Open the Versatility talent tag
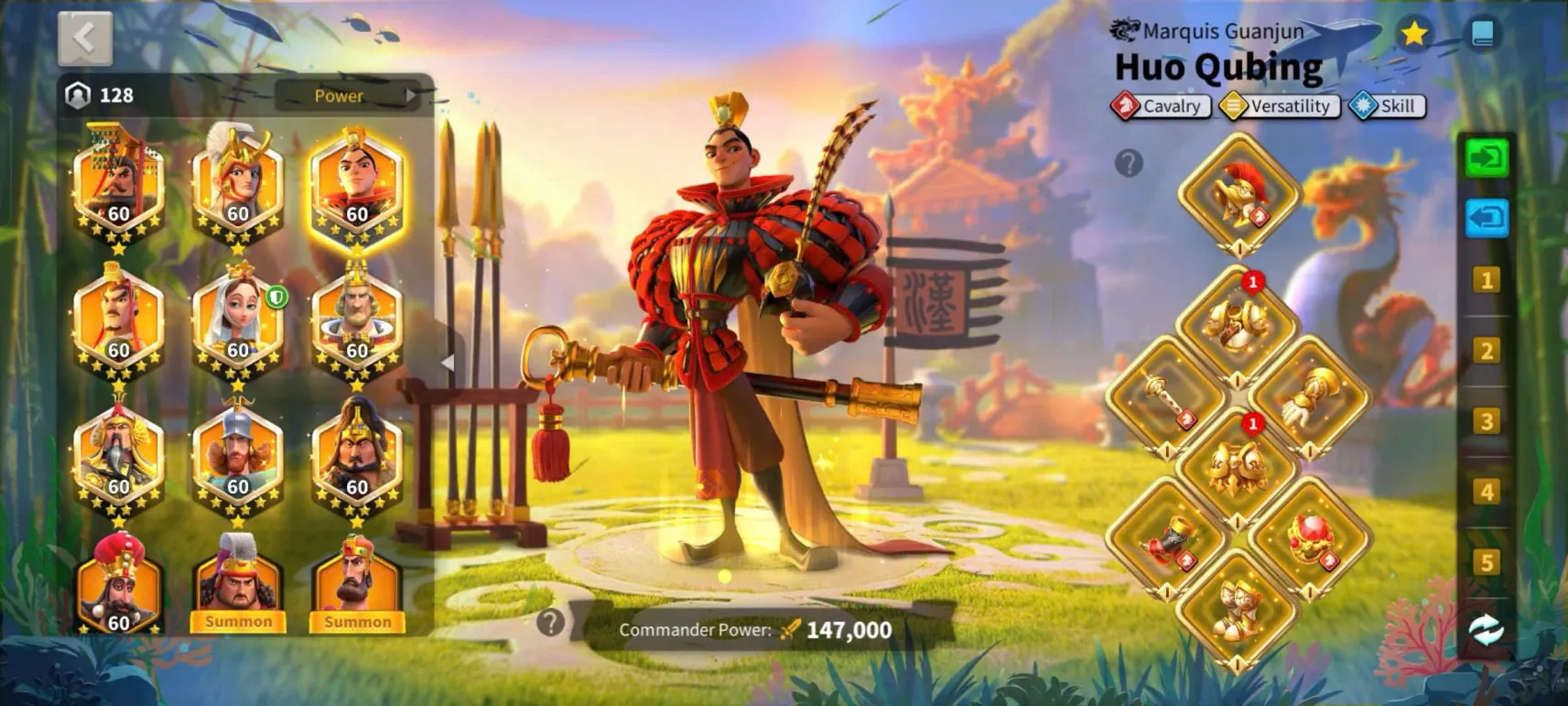Screen dimensions: 1568x706 [x=1281, y=106]
